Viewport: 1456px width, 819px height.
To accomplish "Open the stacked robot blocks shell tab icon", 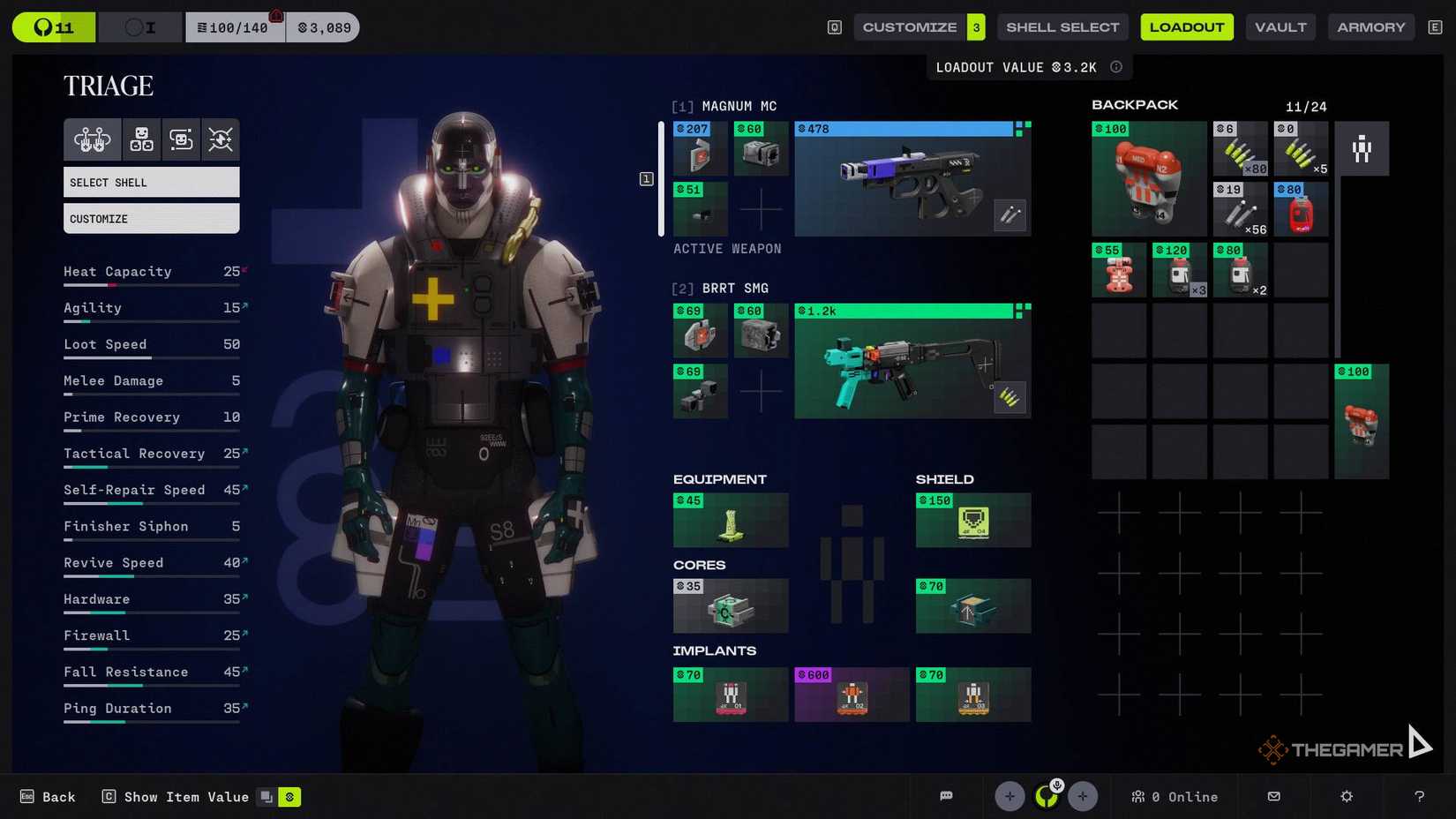I will 139,139.
